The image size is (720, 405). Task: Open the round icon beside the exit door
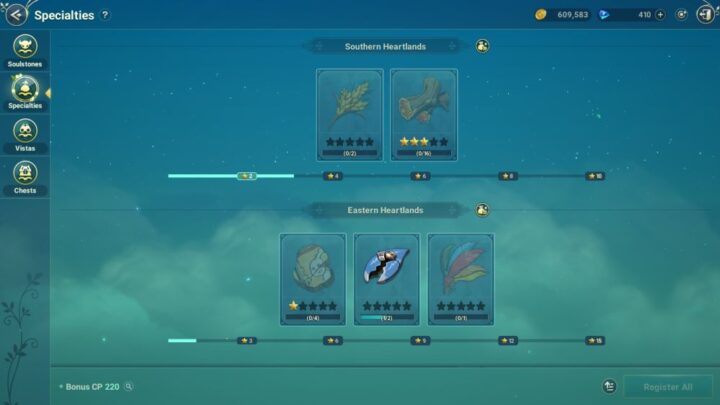tap(681, 15)
